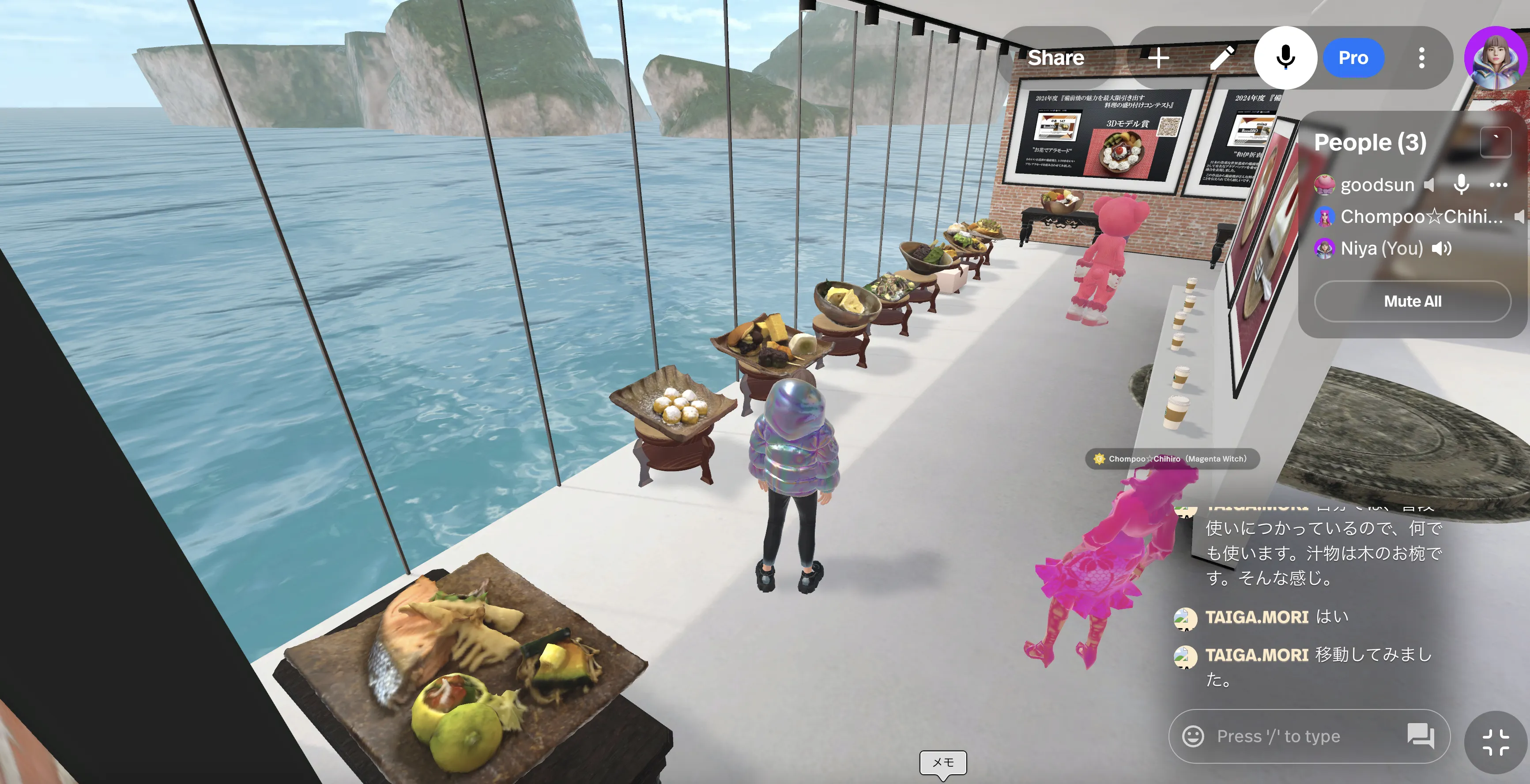Open the pencil edit tool
The width and height of the screenshot is (1530, 784).
(x=1222, y=57)
